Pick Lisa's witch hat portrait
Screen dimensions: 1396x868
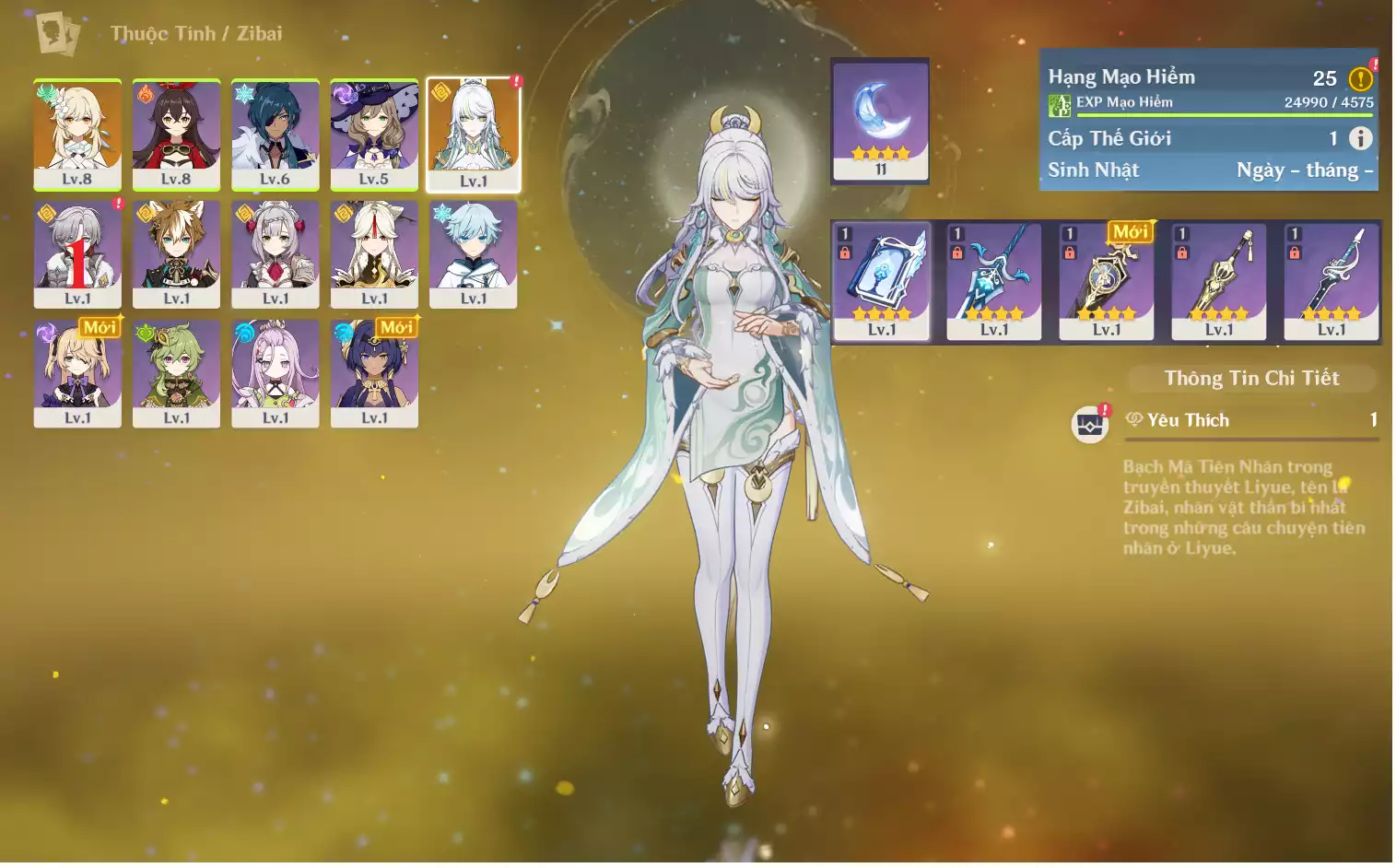(x=374, y=135)
